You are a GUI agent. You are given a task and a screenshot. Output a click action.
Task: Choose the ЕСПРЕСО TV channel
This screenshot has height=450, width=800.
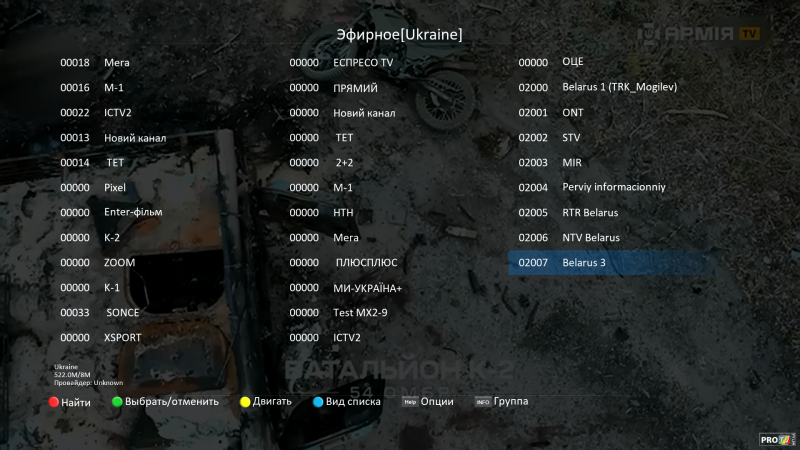(x=363, y=62)
